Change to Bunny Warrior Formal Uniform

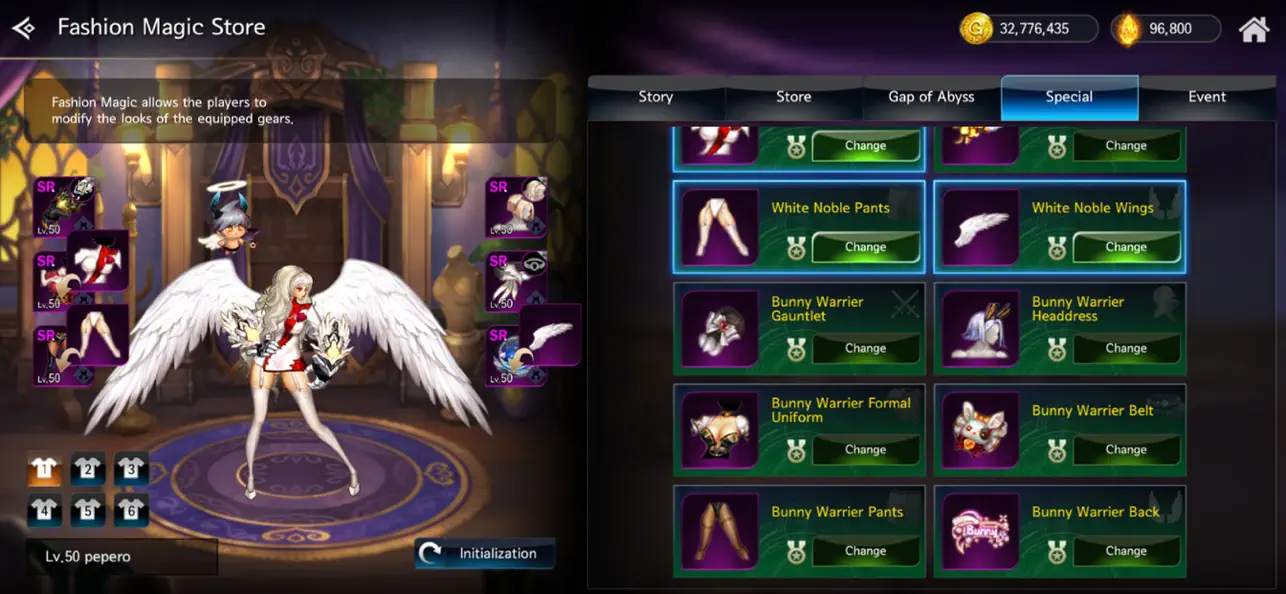tap(865, 449)
